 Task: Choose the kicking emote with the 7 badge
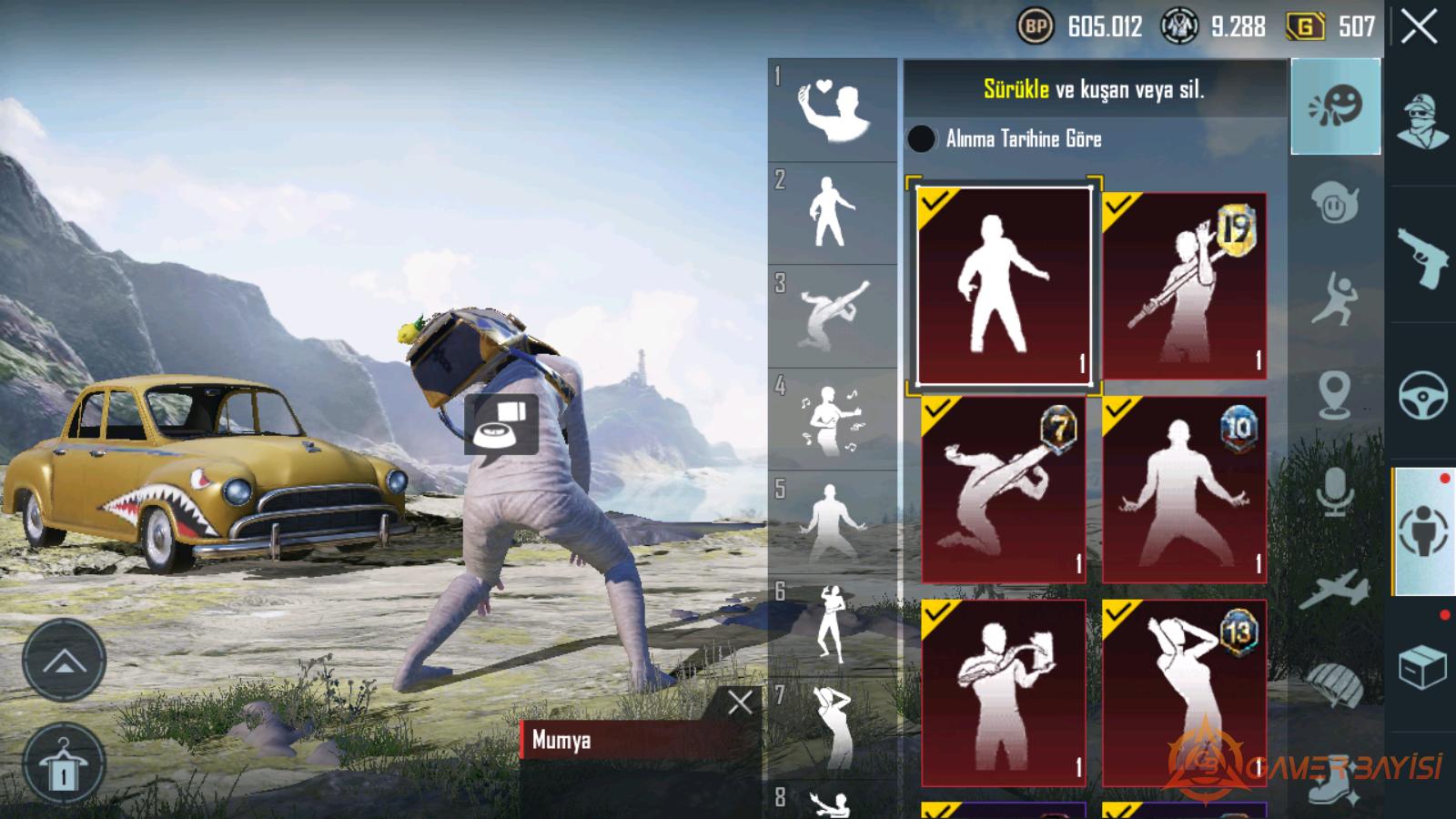pyautogui.click(x=1004, y=489)
